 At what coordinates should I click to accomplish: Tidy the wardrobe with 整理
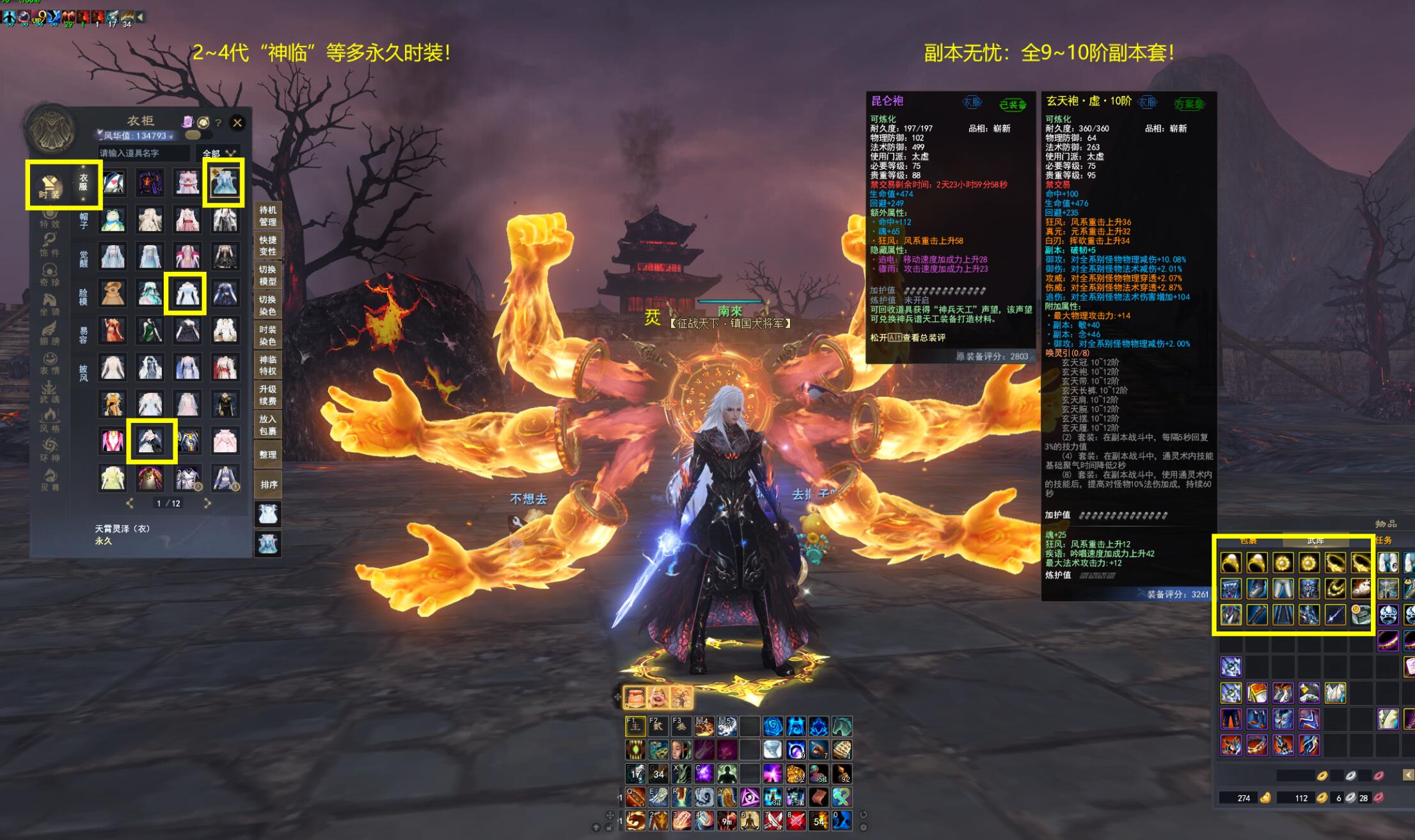(268, 455)
